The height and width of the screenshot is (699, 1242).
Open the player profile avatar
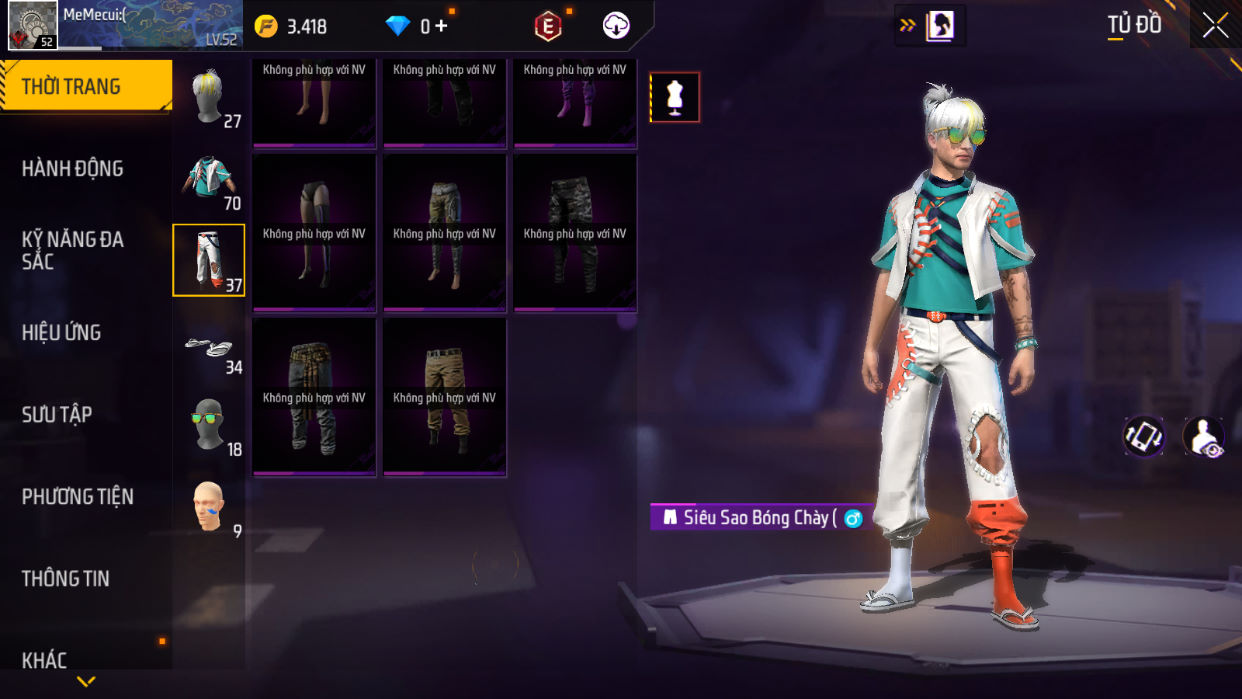click(x=33, y=25)
